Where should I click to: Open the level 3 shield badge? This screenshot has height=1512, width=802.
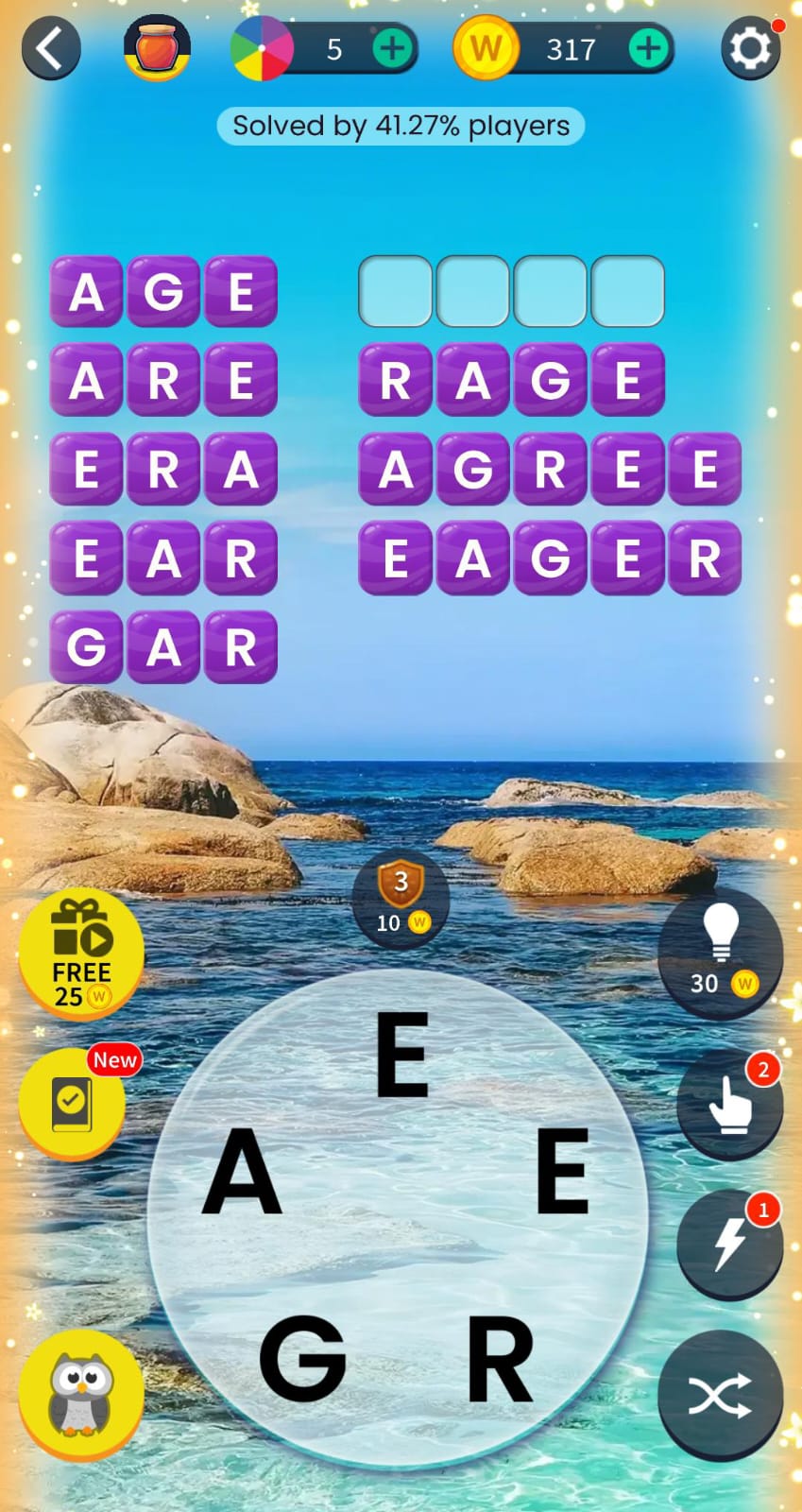coord(401,898)
